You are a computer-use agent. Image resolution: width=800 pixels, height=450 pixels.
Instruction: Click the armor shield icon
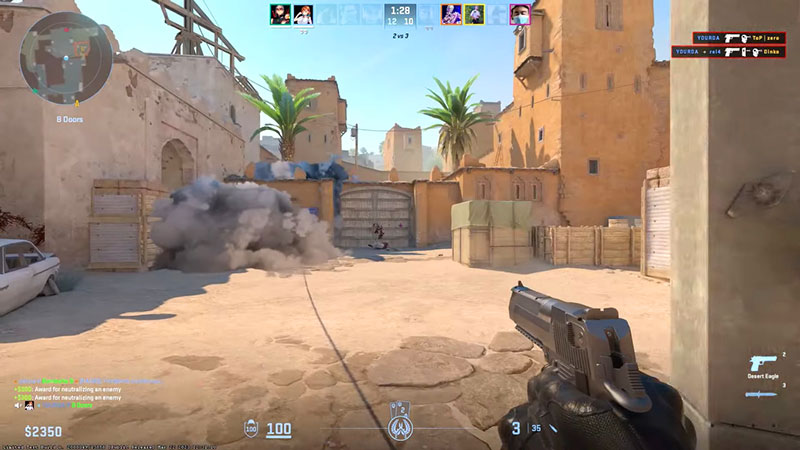[252, 429]
